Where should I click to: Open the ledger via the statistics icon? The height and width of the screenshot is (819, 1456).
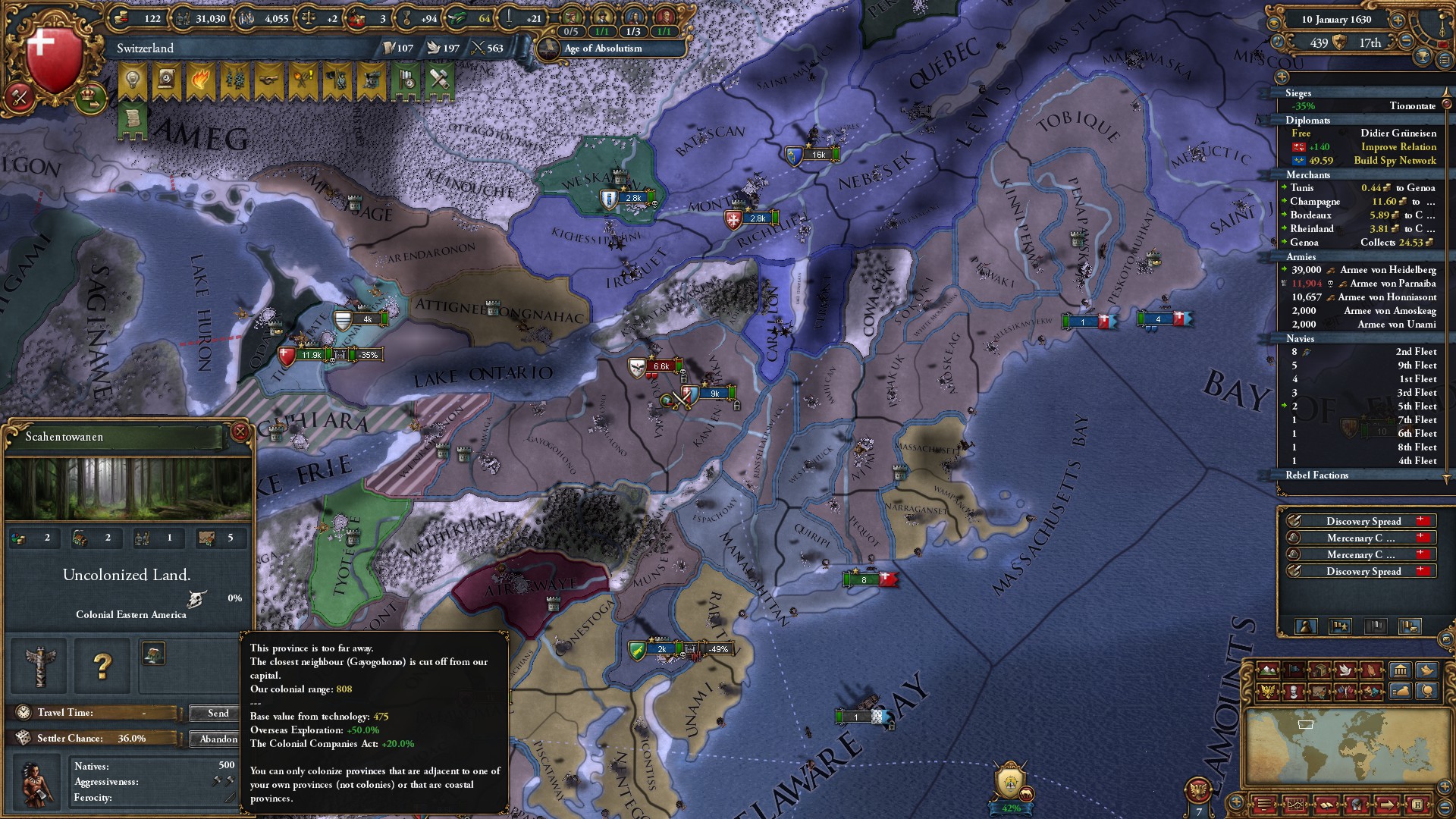1401,671
